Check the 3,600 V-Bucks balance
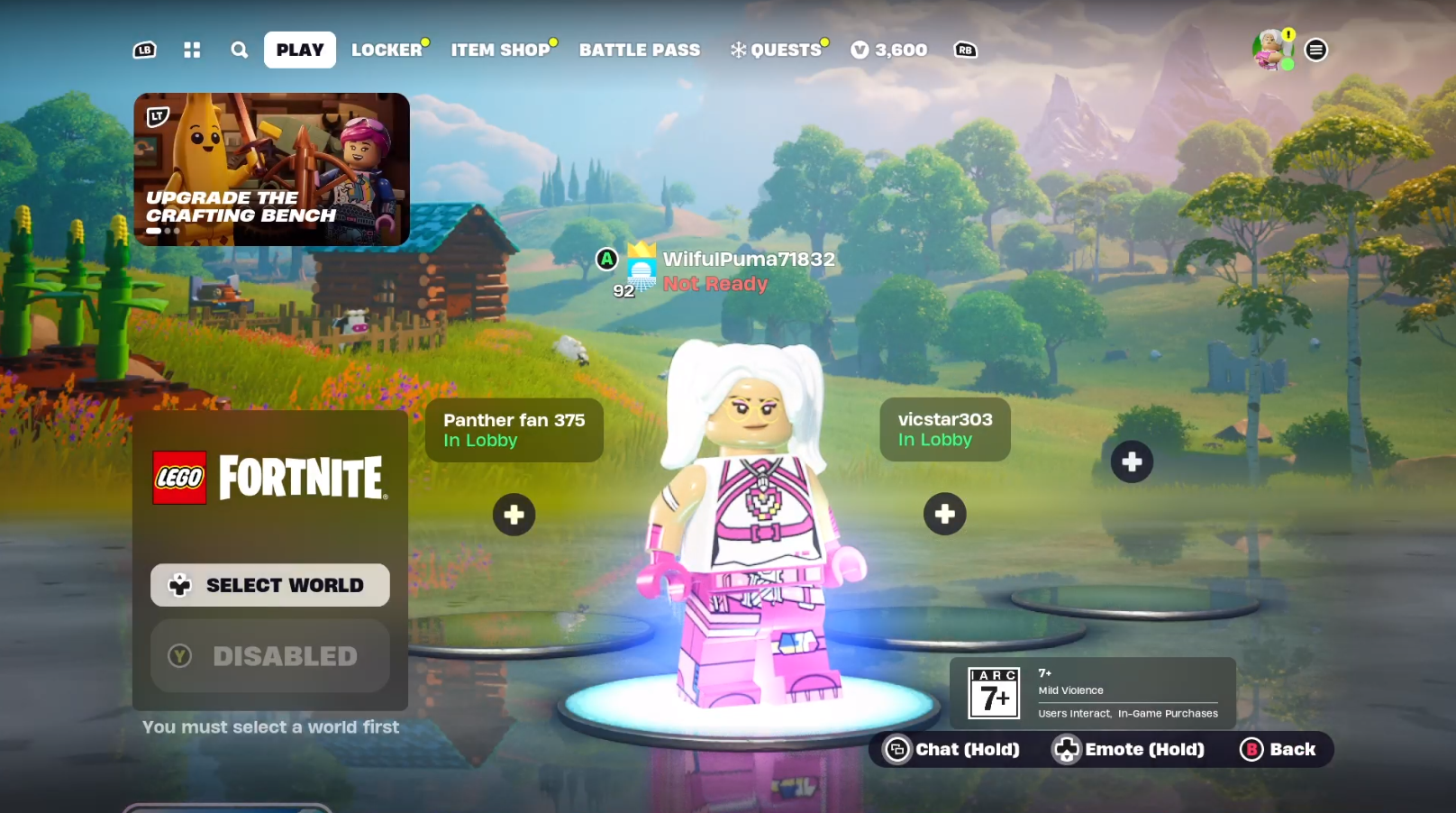The width and height of the screenshot is (1456, 813). 889,50
